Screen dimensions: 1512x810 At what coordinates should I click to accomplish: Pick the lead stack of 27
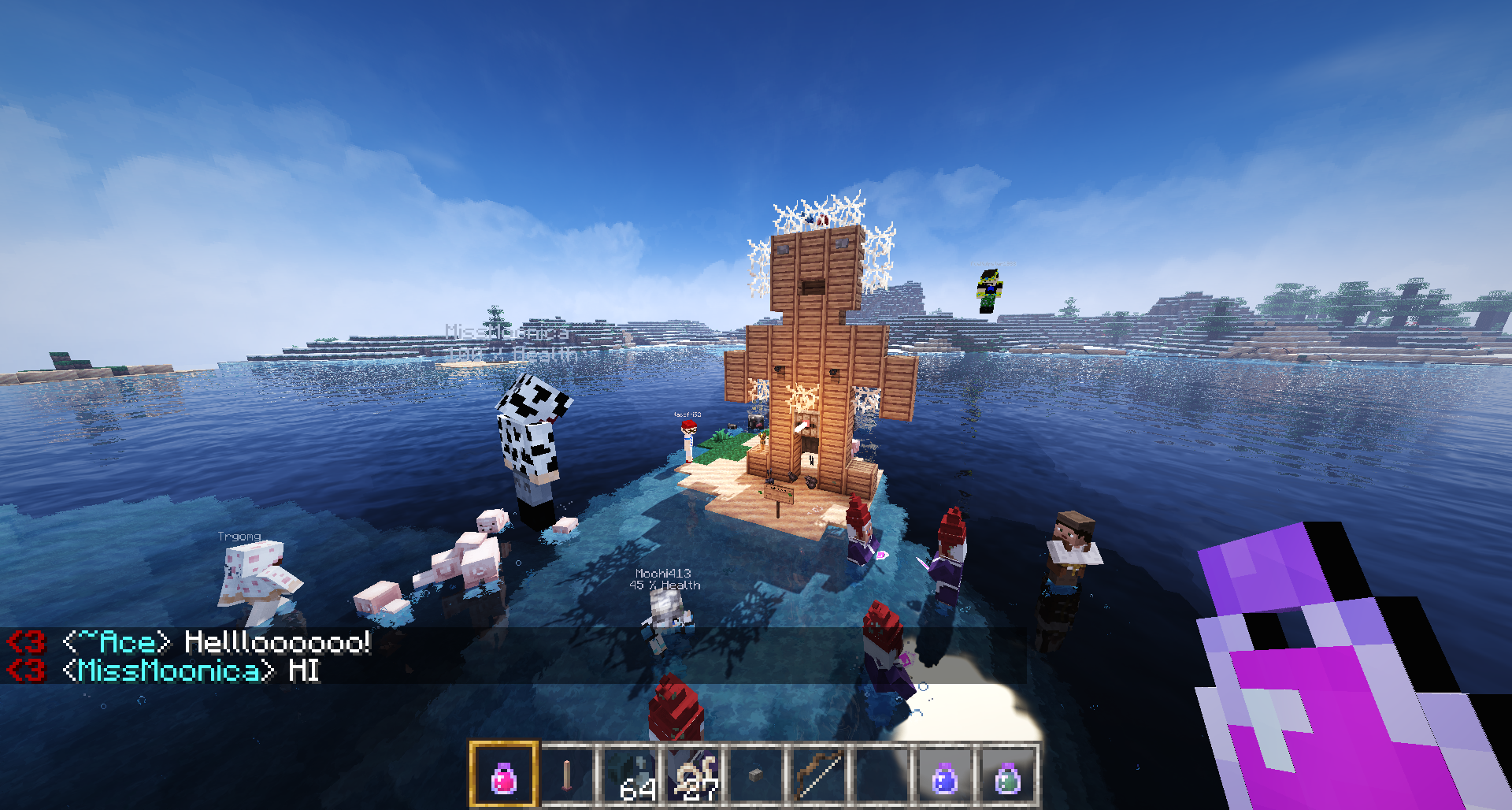[694, 776]
